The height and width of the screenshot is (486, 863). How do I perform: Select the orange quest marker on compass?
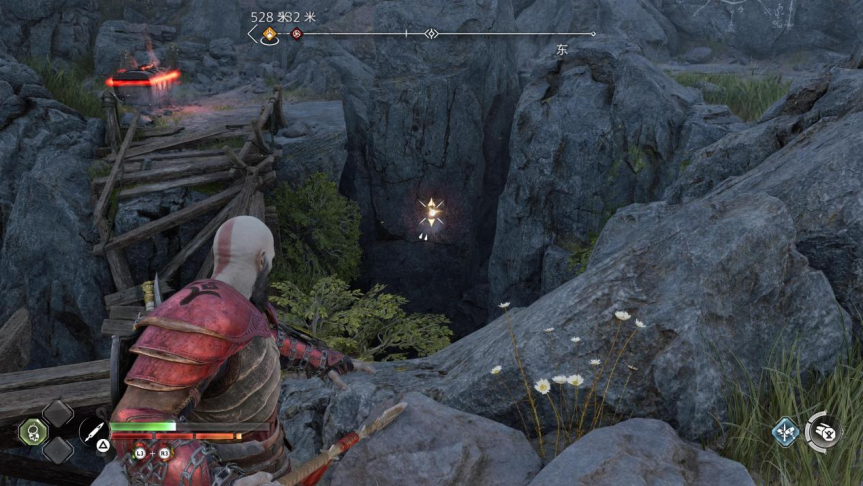click(269, 35)
